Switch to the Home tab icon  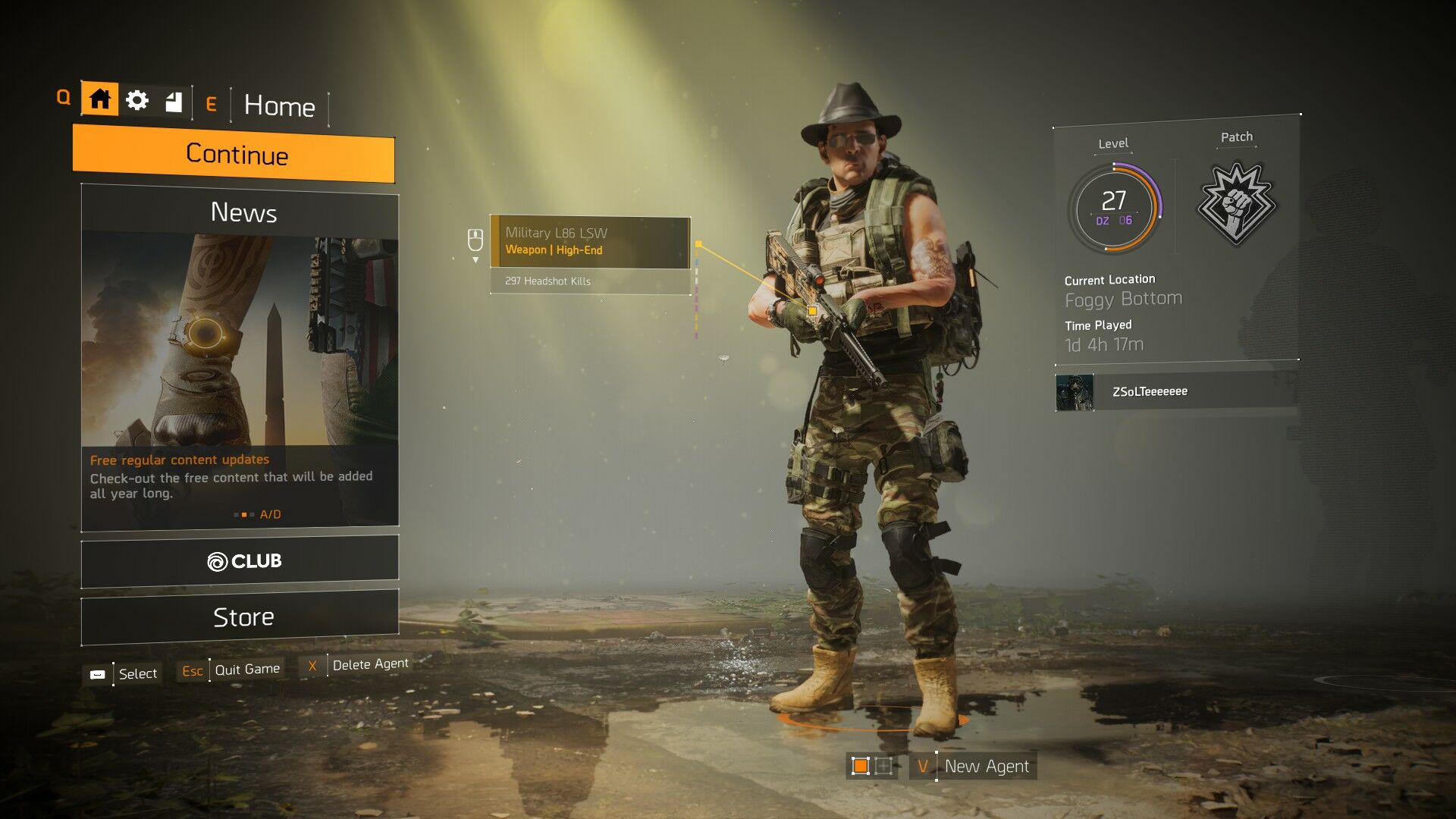99,99
